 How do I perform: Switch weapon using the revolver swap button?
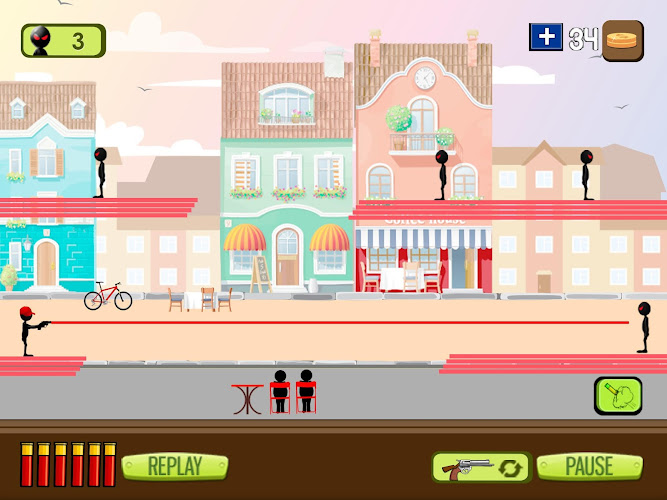(x=480, y=467)
